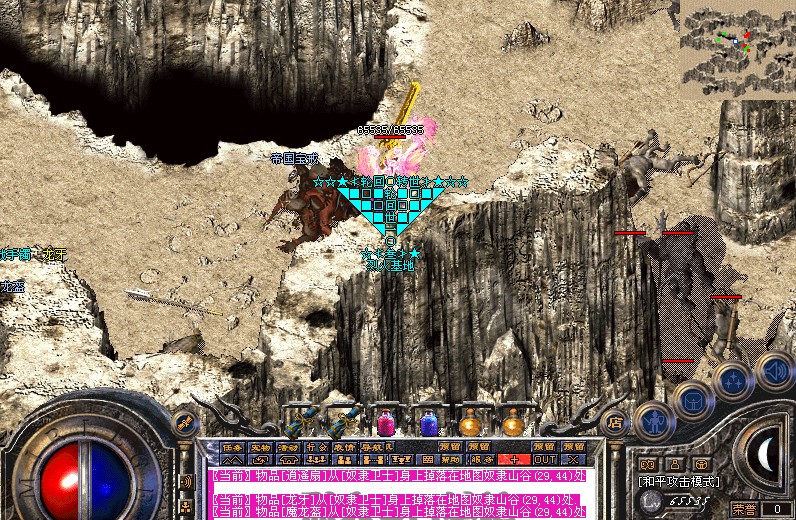Open the 表情 emote menu
This screenshot has width=796, height=520.
[344, 447]
